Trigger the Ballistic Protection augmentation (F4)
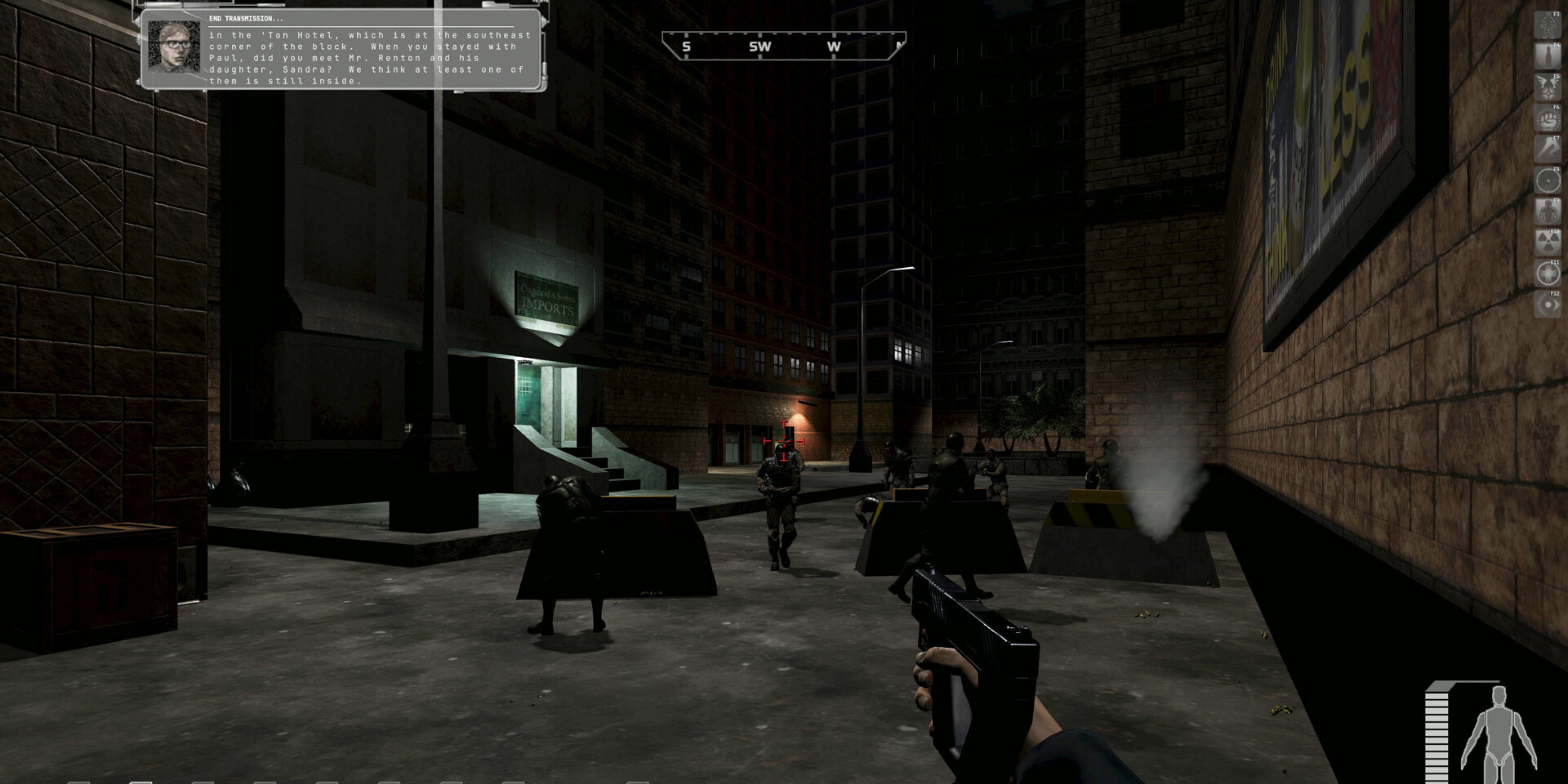The width and height of the screenshot is (1568, 784). [1548, 55]
